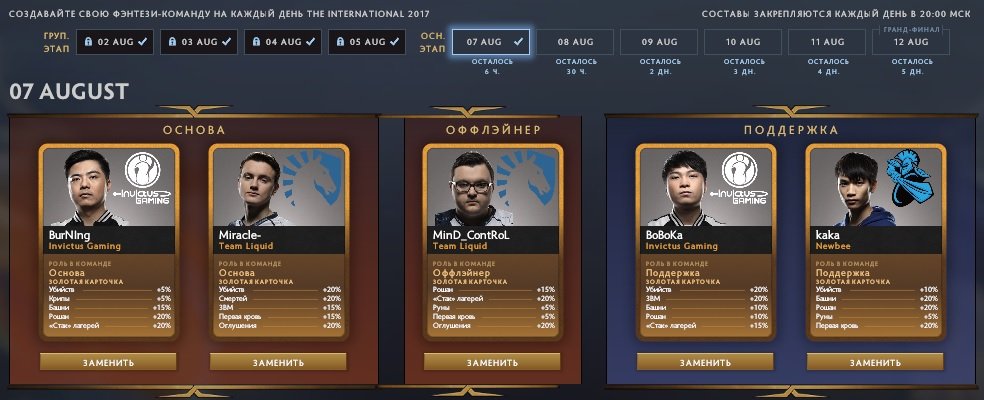The image size is (984, 400).
Task: Select the BurNIng player card portrait
Action: coord(108,190)
